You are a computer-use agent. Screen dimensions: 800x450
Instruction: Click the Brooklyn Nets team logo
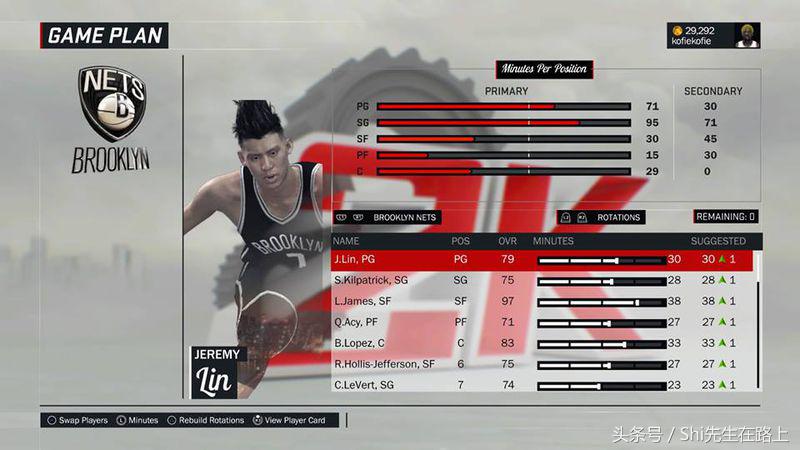click(x=110, y=103)
